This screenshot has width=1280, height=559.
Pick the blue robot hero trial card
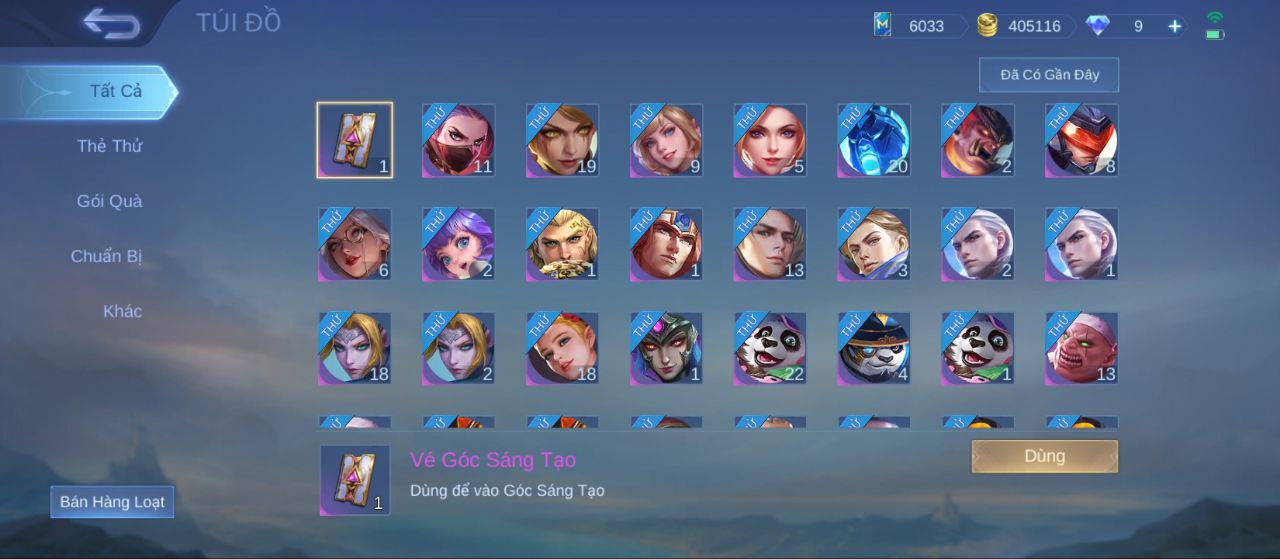(x=874, y=140)
